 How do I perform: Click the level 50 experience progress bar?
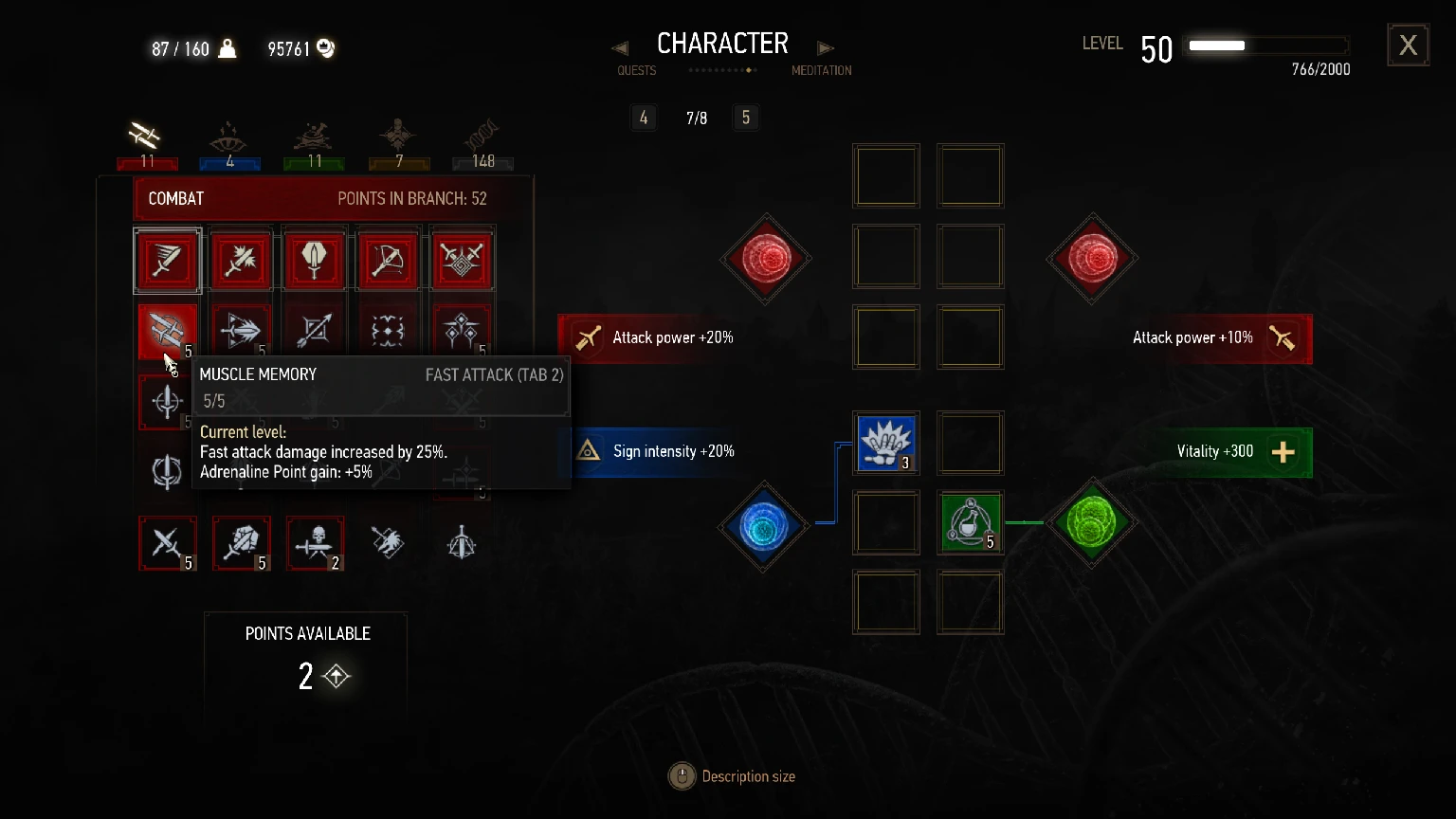(1266, 45)
